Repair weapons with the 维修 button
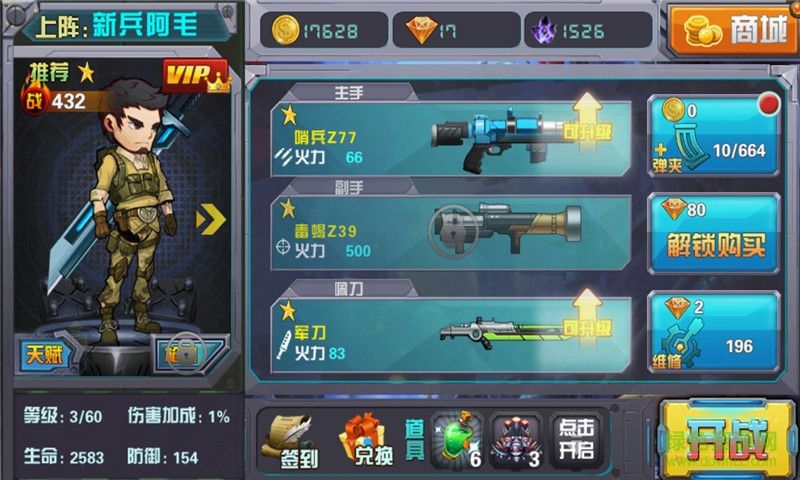This screenshot has height=480, width=800. tap(713, 331)
